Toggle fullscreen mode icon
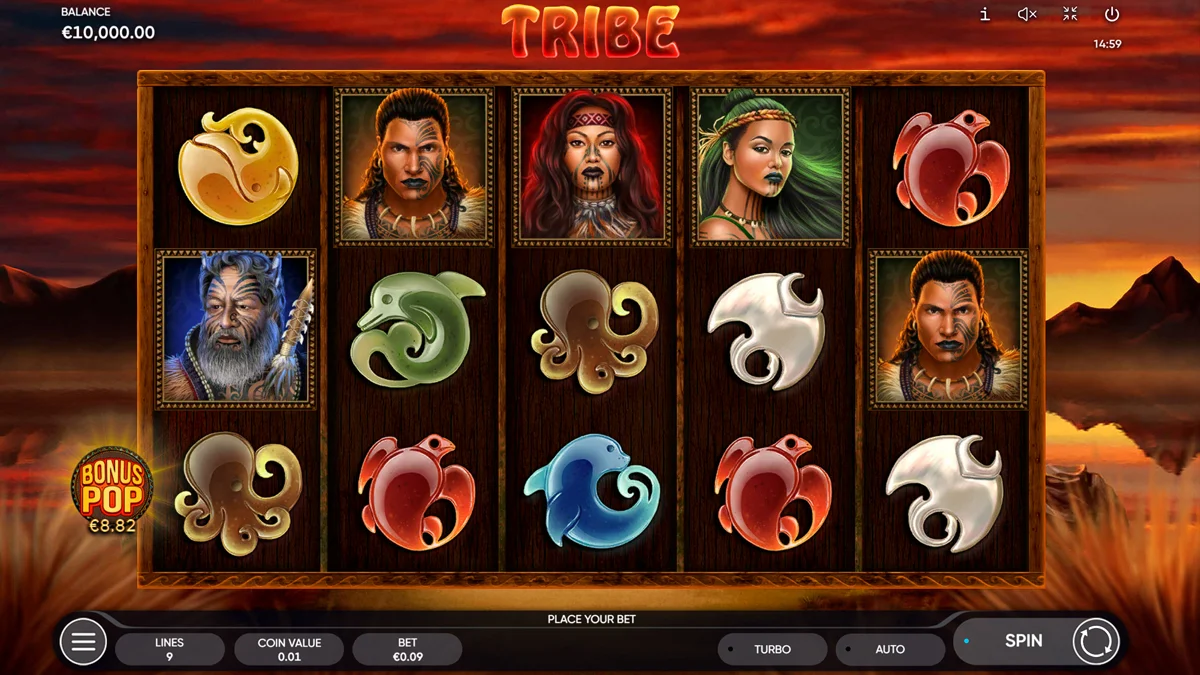The image size is (1200, 675). pyautogui.click(x=1070, y=14)
